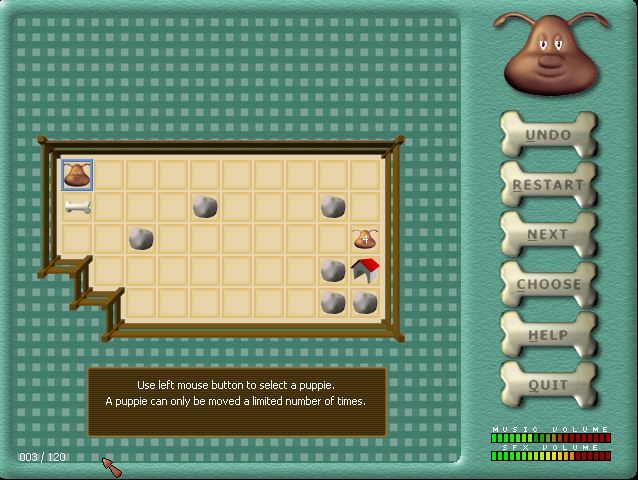Restart the current puzzle level
Viewport: 638px width, 480px height.
[548, 185]
